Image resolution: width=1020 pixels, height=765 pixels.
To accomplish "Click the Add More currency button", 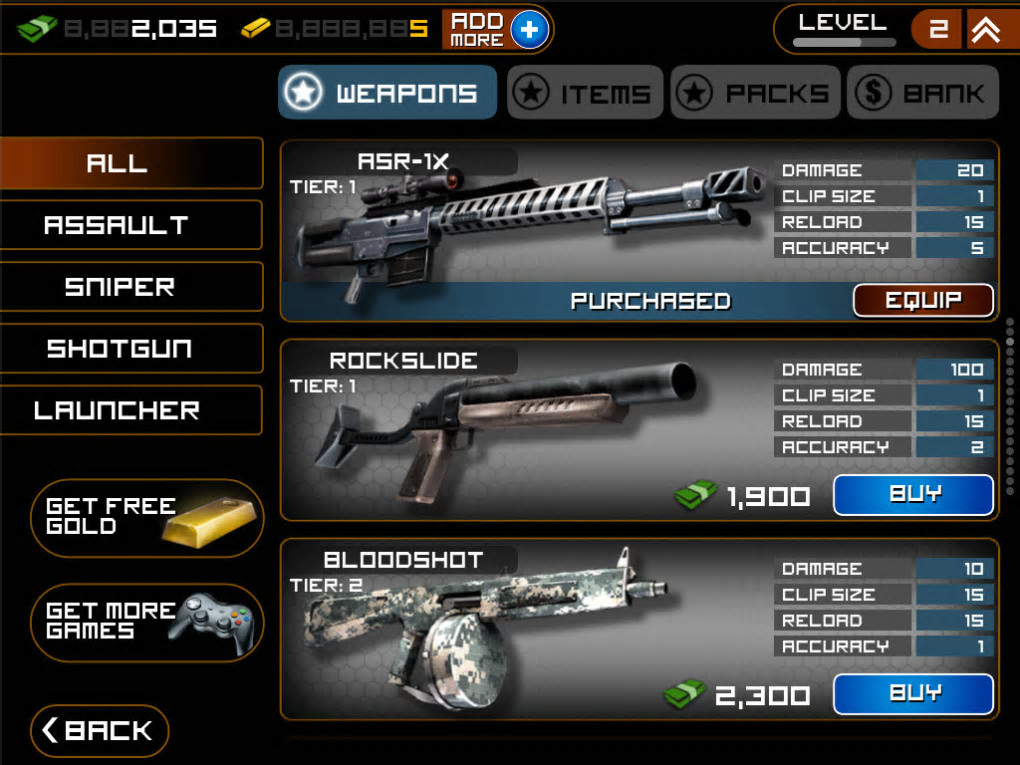I will (496, 30).
